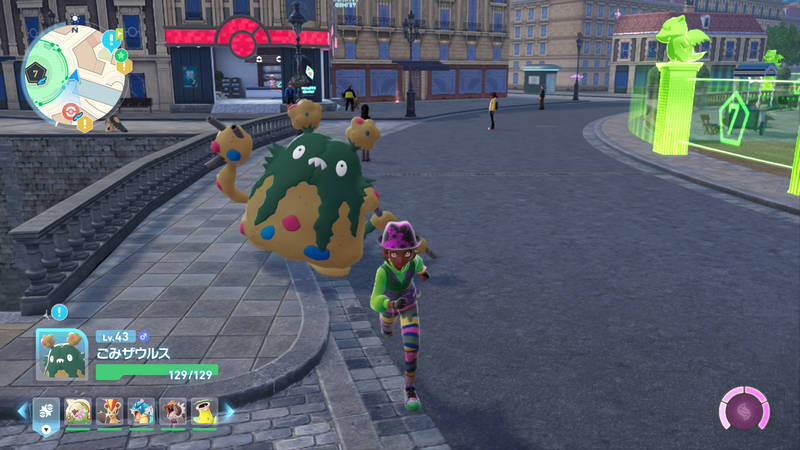The height and width of the screenshot is (450, 800).
Task: Click the red Pokémon Center marker on minimap
Action: [x=70, y=111]
